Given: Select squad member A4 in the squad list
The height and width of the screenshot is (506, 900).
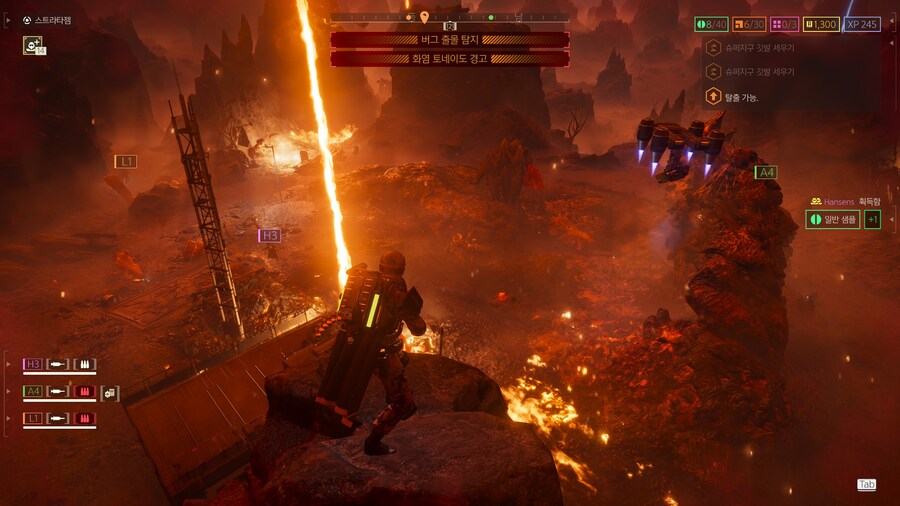Looking at the screenshot, I should click(x=33, y=391).
